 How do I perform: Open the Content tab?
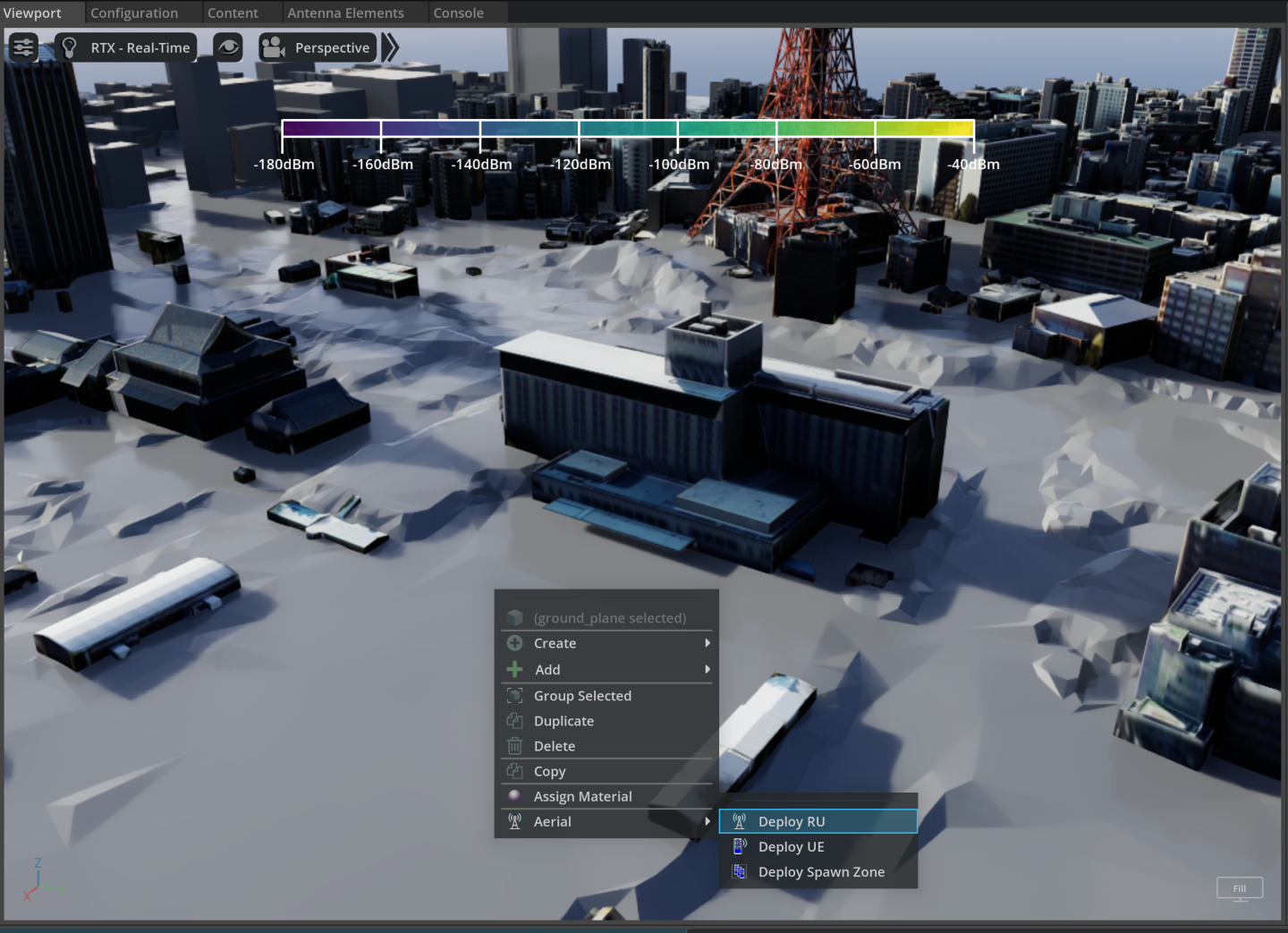pyautogui.click(x=233, y=13)
